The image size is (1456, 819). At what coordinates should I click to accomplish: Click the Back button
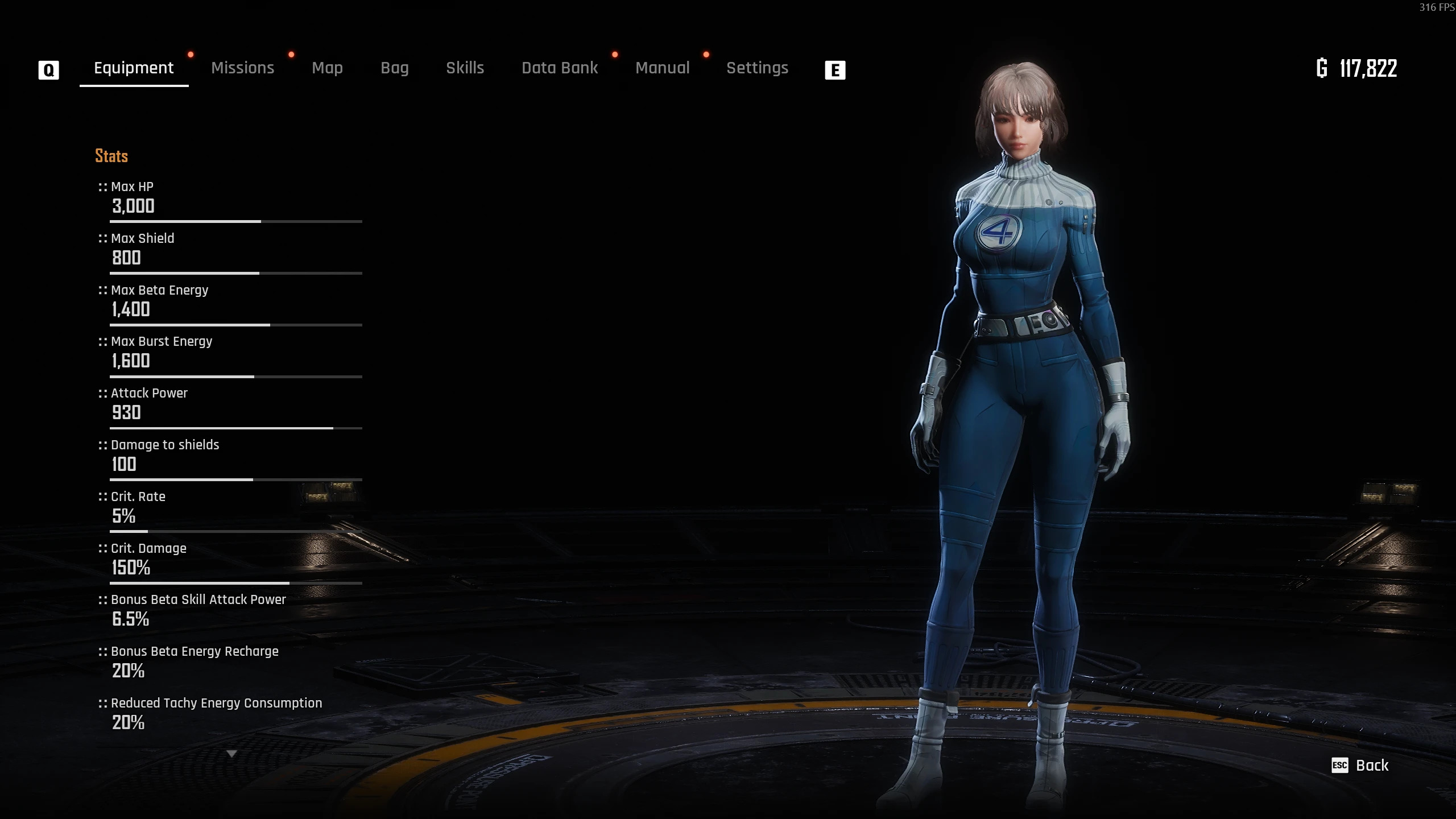[1361, 766]
